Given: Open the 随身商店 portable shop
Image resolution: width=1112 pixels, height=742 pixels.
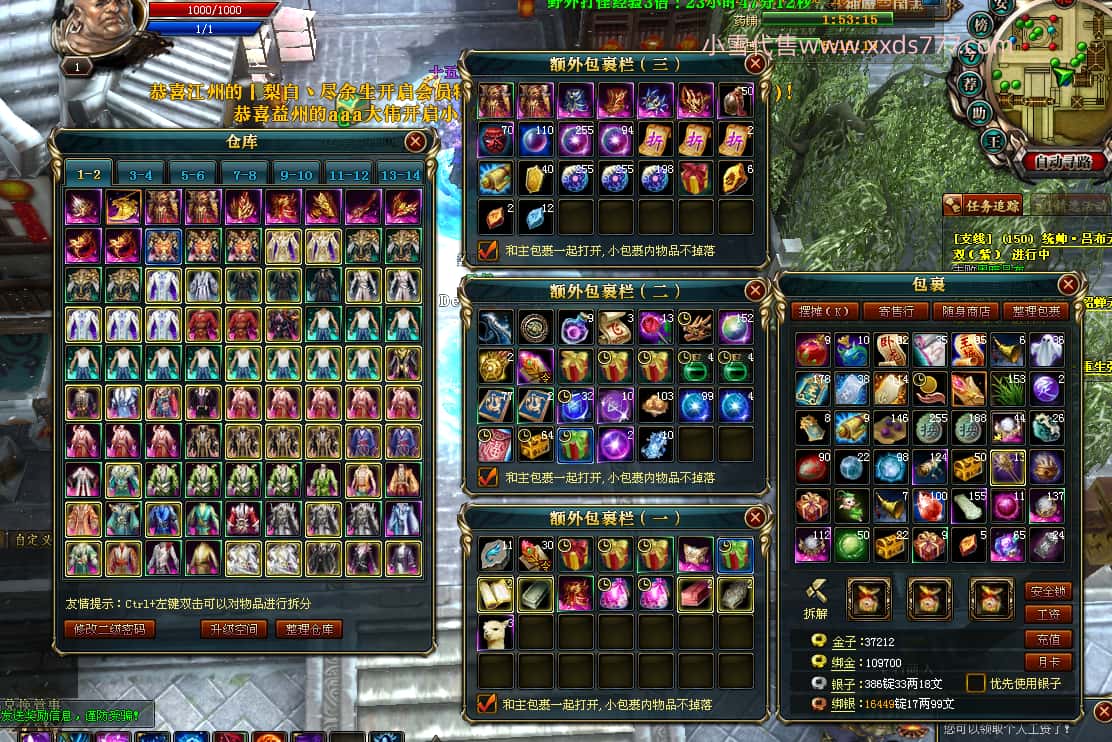Looking at the screenshot, I should [x=965, y=312].
